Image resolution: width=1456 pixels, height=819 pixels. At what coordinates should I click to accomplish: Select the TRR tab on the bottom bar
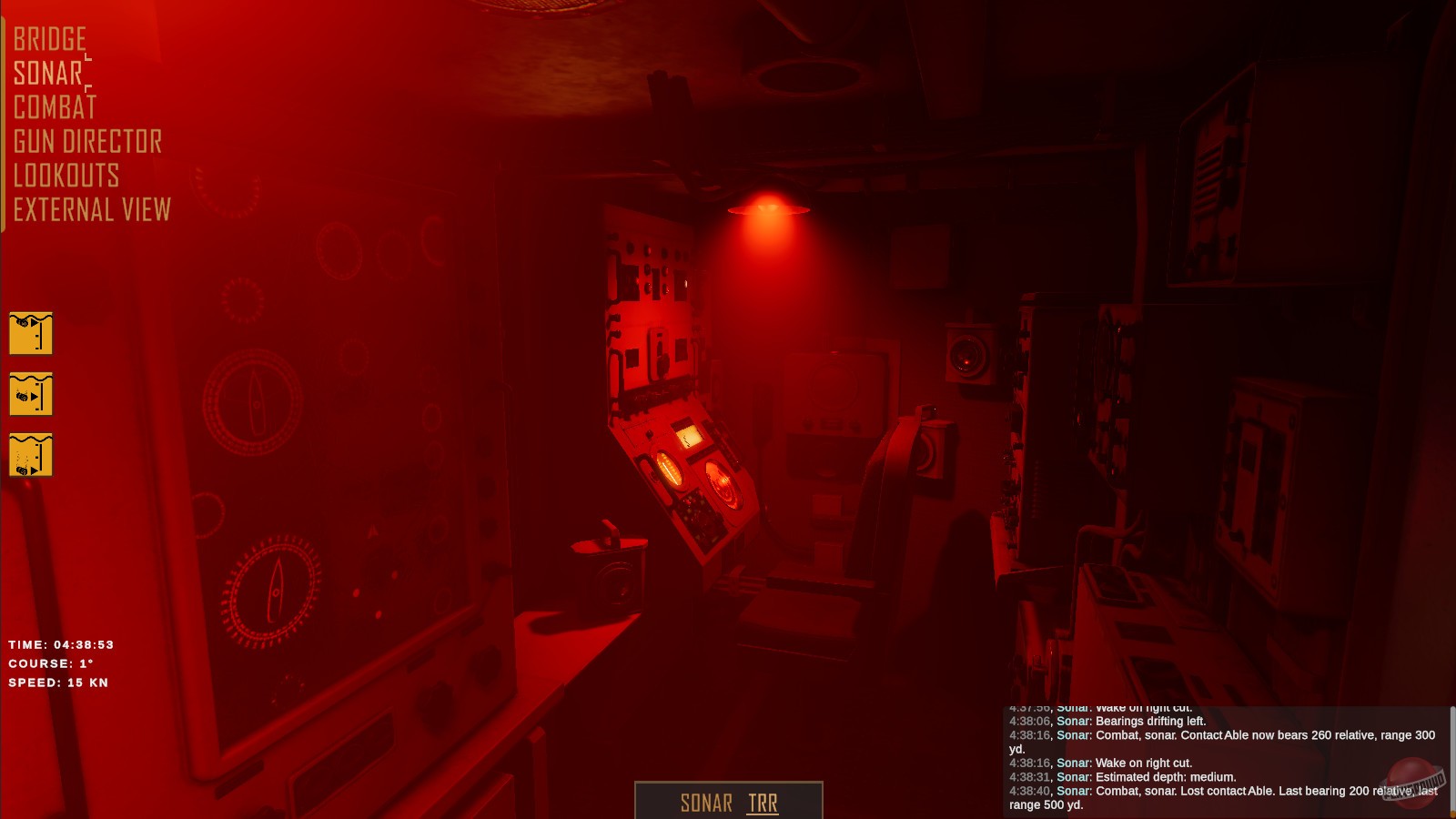pos(765,803)
